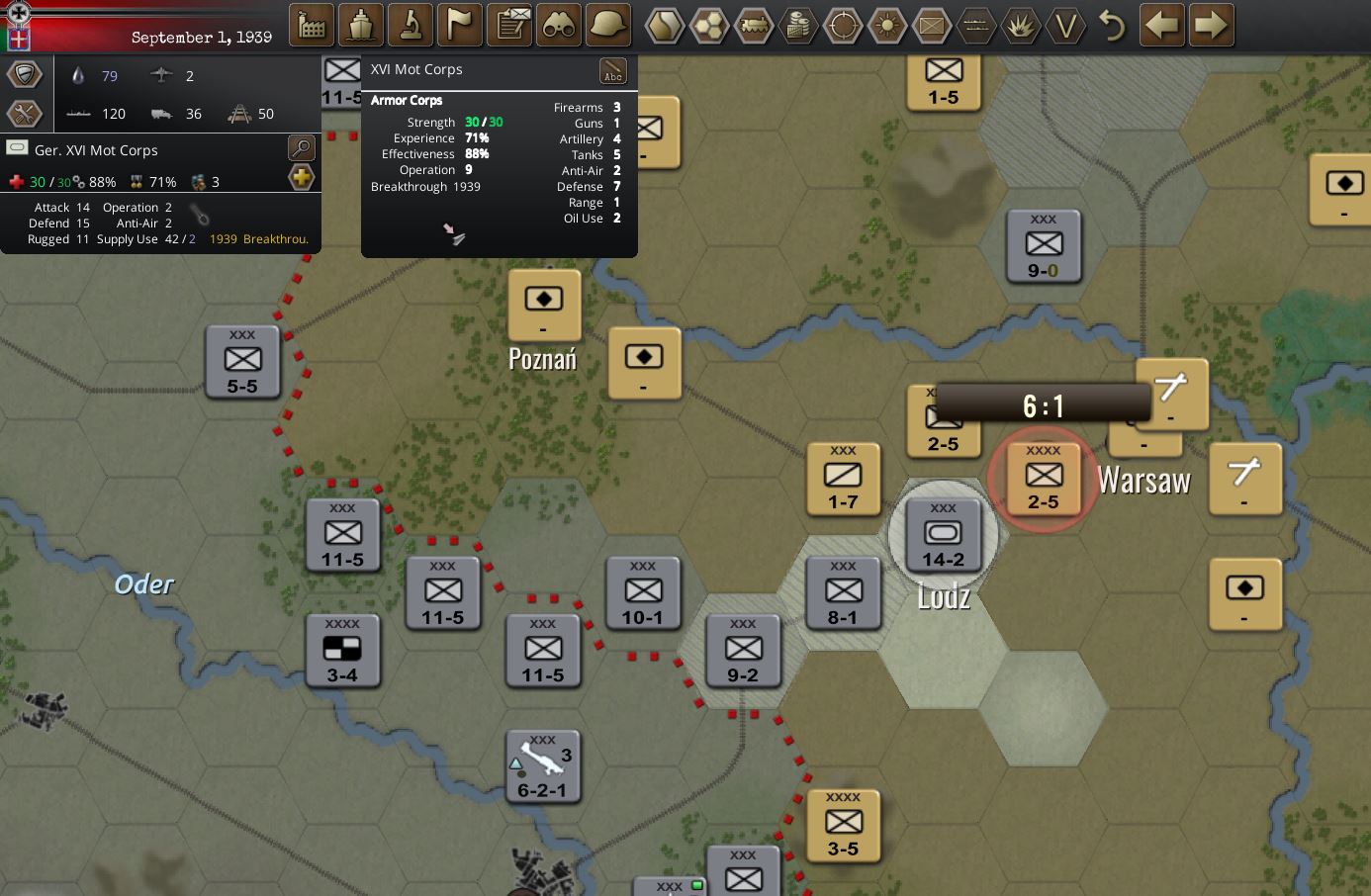Advance the turn with the right arrow
This screenshot has width=1371, height=896.
tap(1211, 27)
